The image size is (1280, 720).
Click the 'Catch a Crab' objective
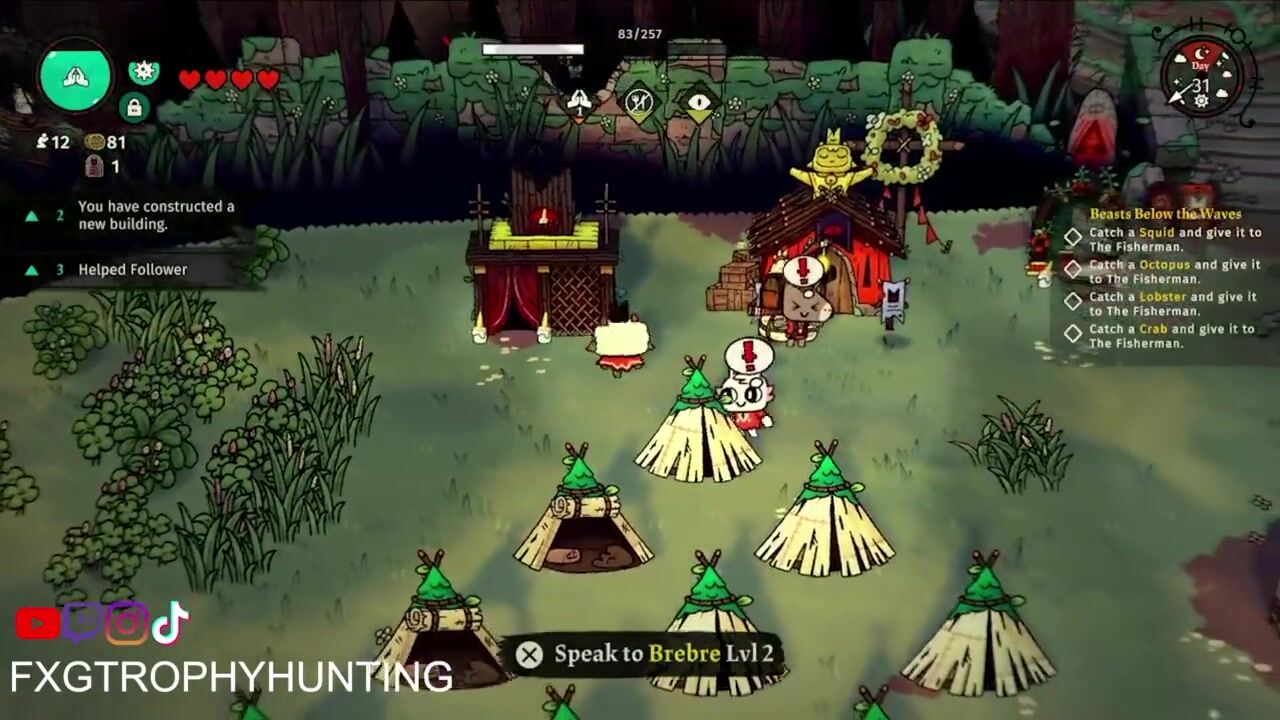(1172, 335)
